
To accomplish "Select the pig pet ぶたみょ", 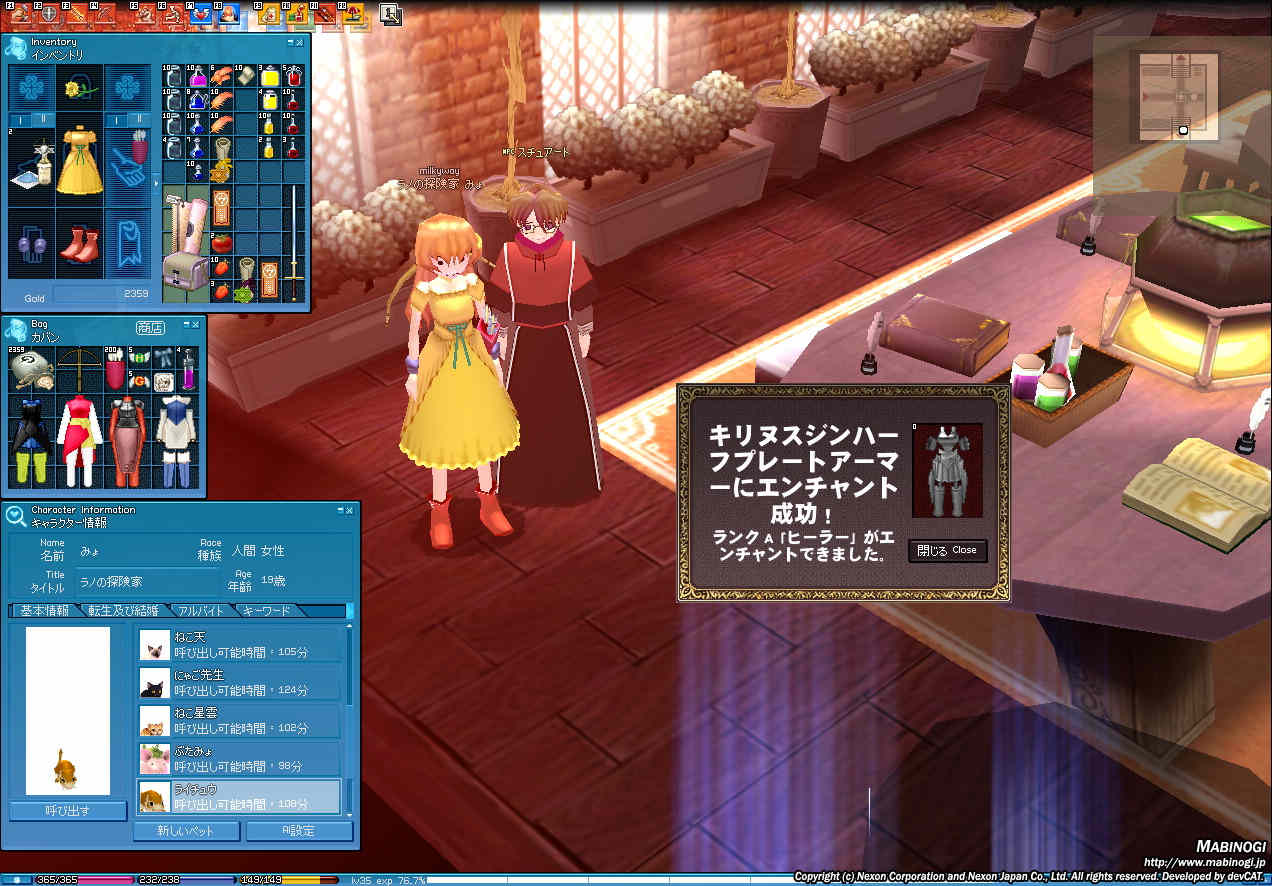I will (240, 758).
